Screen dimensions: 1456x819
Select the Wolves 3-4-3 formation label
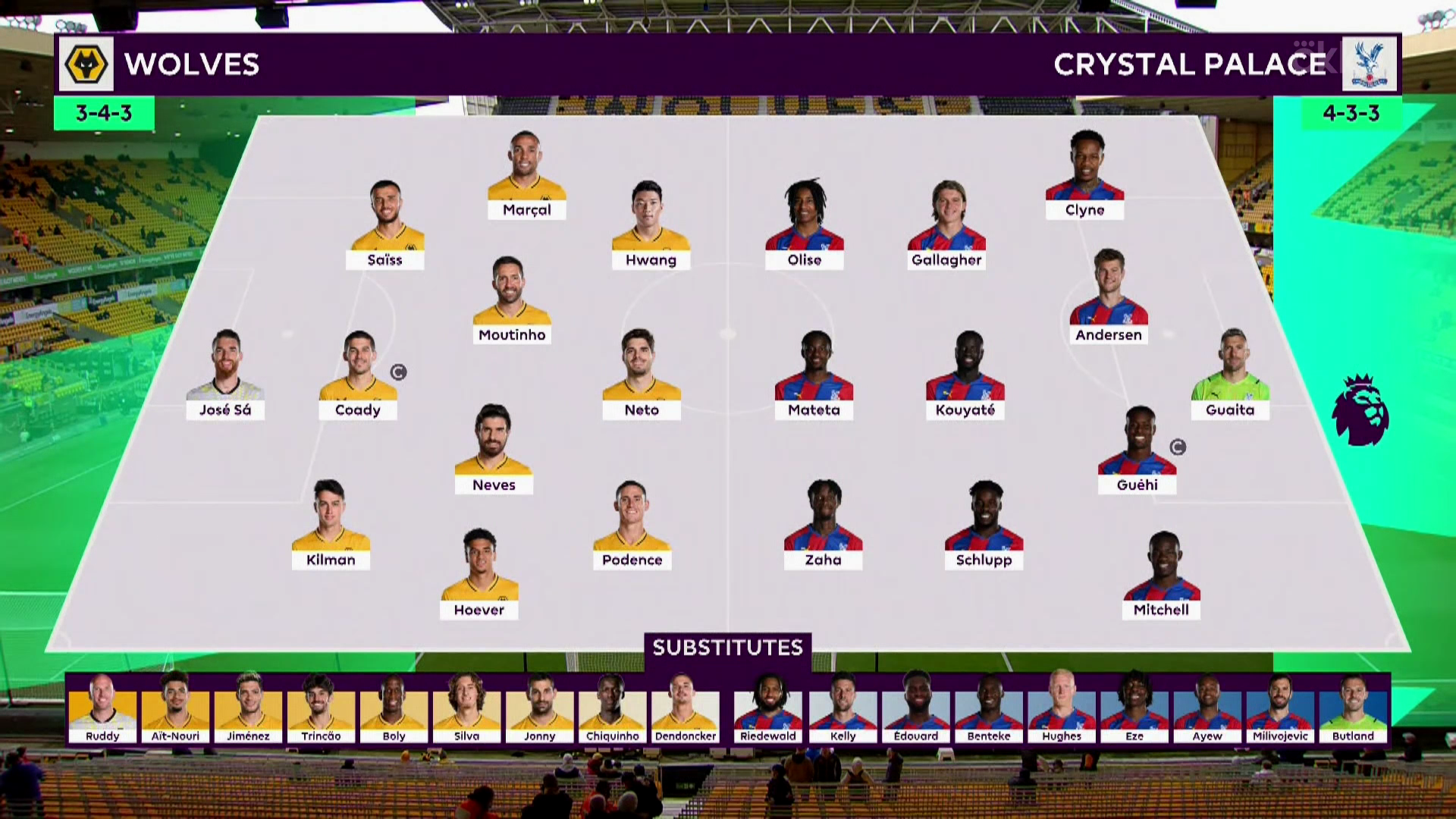104,113
